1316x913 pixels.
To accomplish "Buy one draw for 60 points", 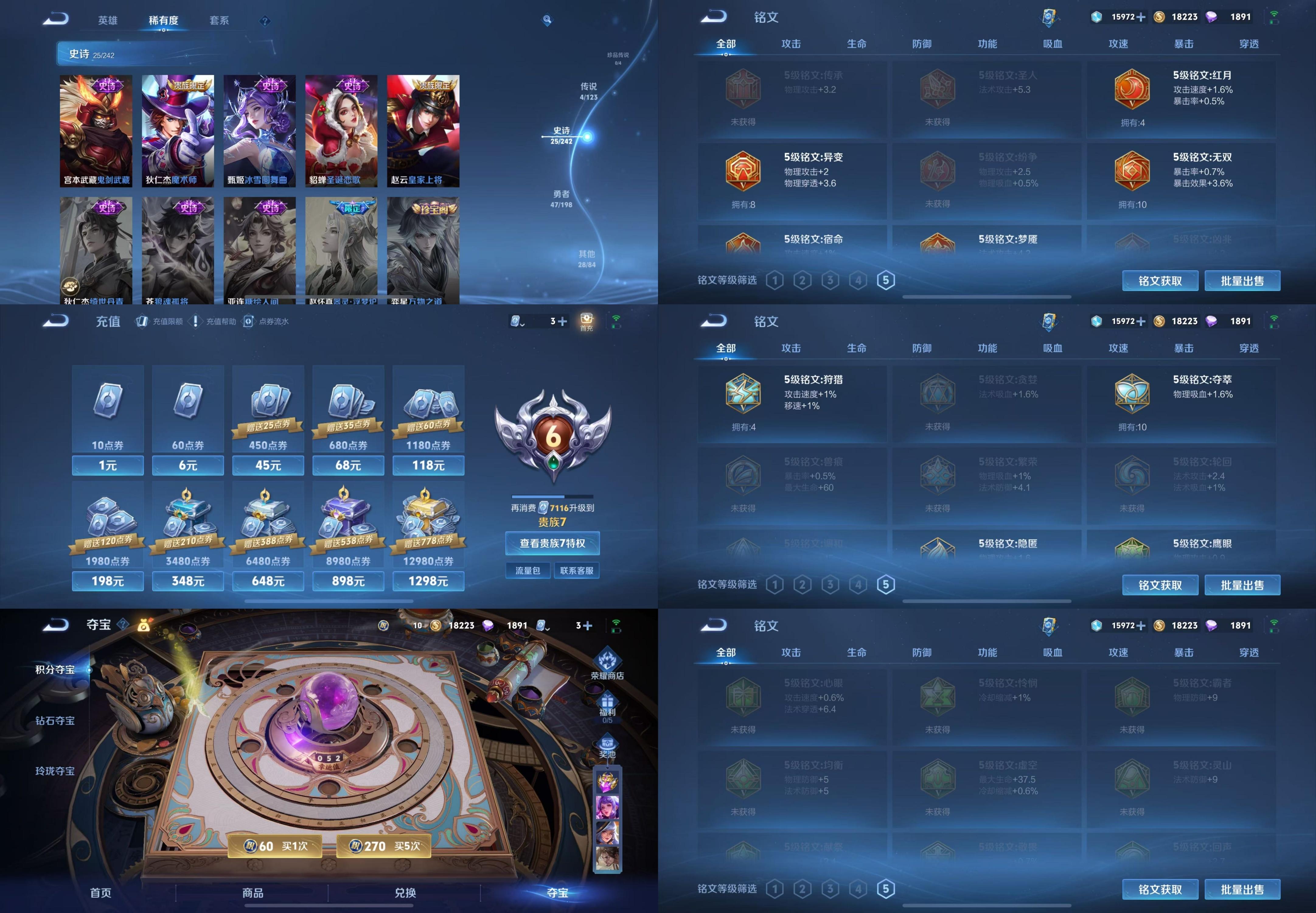I will pyautogui.click(x=275, y=846).
